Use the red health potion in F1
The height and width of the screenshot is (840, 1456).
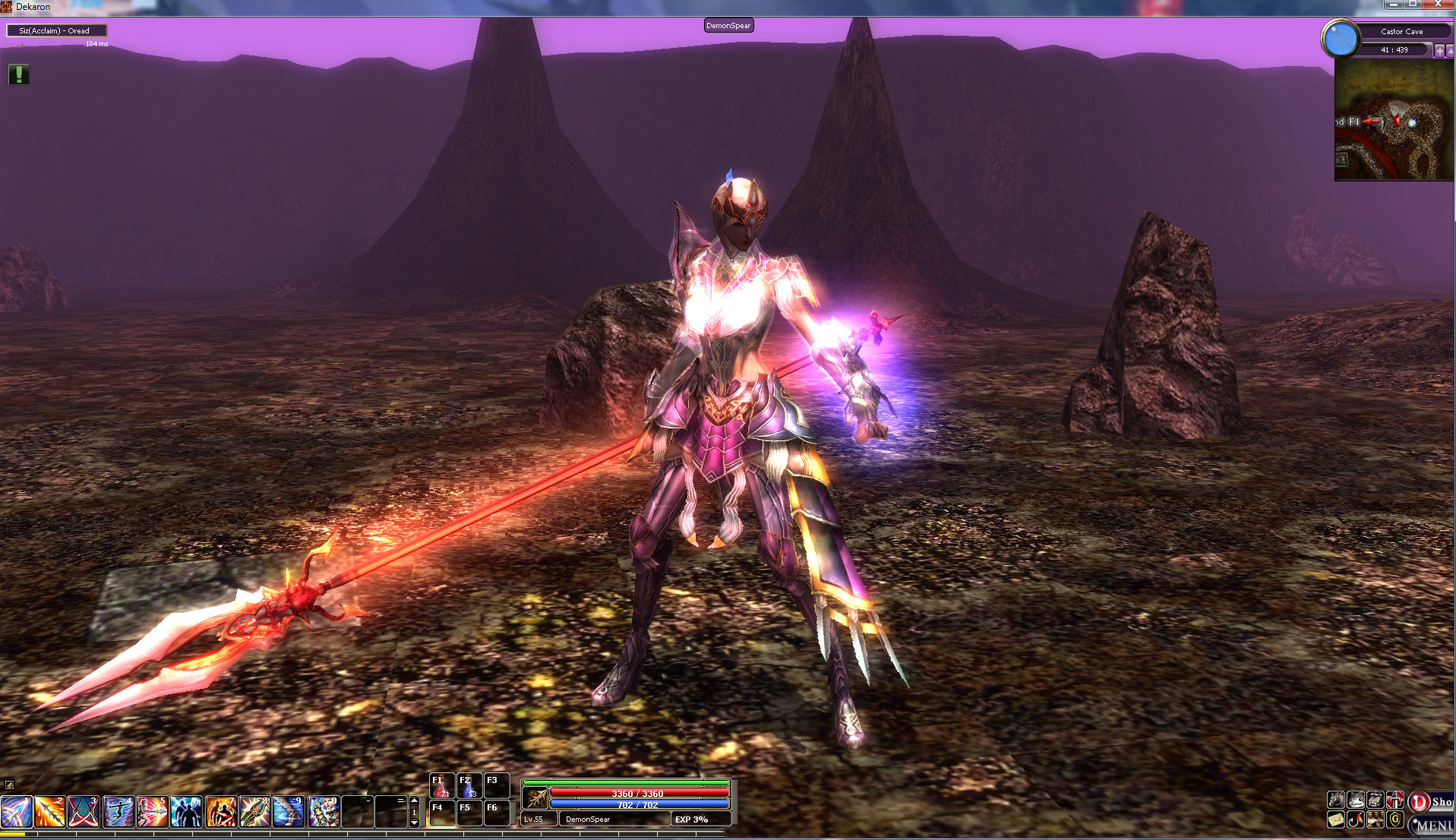point(441,786)
